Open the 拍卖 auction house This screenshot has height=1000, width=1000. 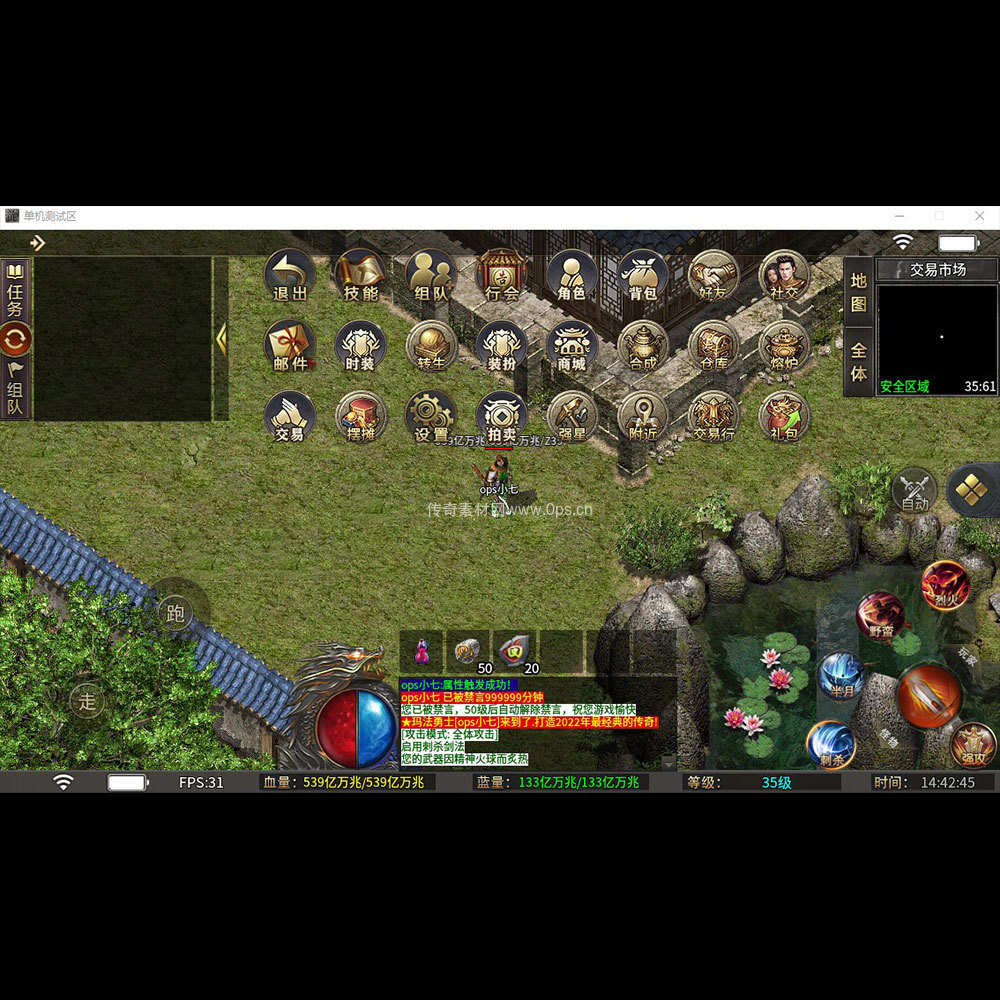click(502, 417)
